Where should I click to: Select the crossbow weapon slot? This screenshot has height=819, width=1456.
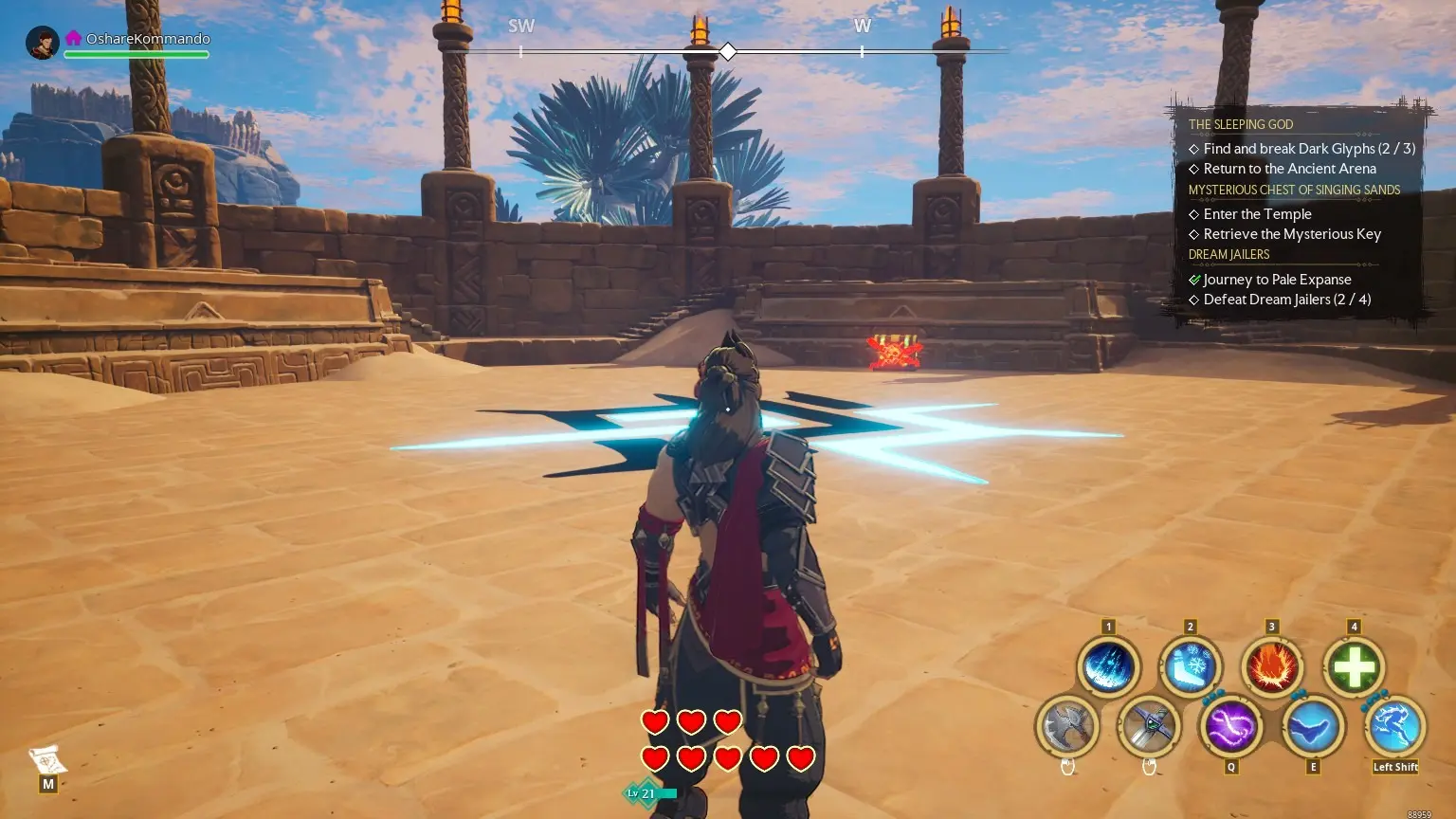click(x=1149, y=727)
